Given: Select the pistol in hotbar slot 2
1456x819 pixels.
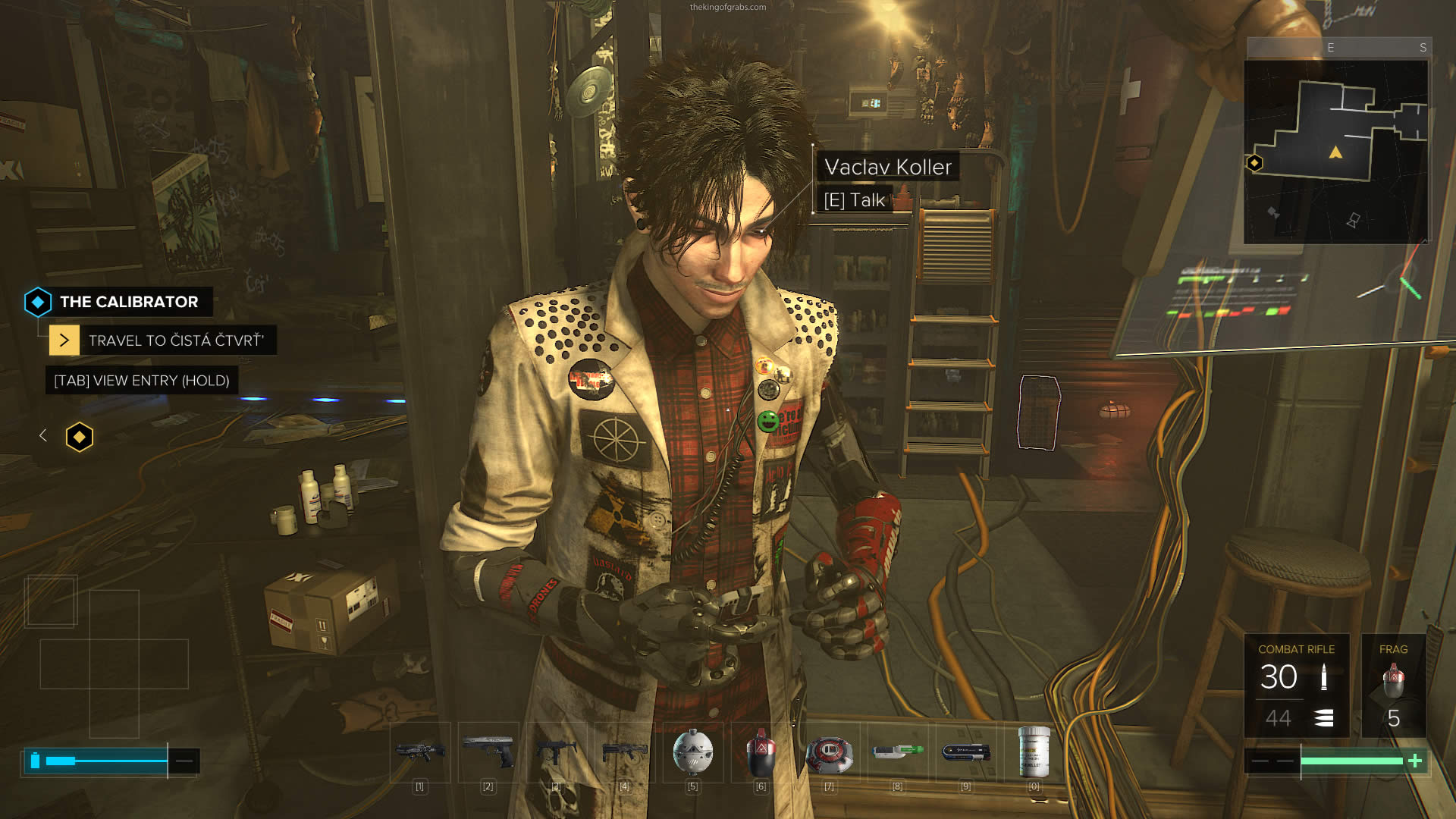Looking at the screenshot, I should 488,752.
